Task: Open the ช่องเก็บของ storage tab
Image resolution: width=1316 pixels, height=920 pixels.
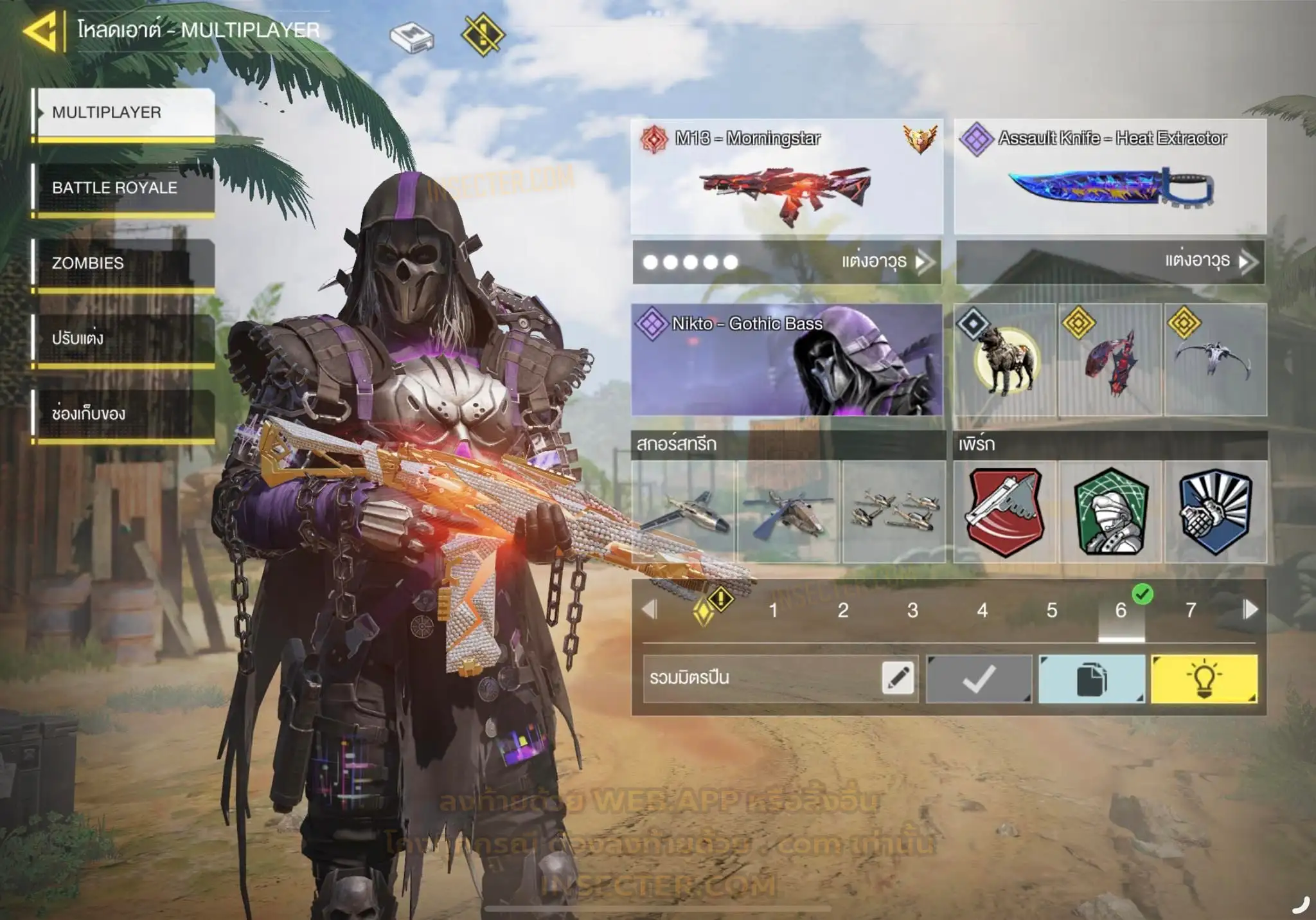Action: (x=125, y=413)
